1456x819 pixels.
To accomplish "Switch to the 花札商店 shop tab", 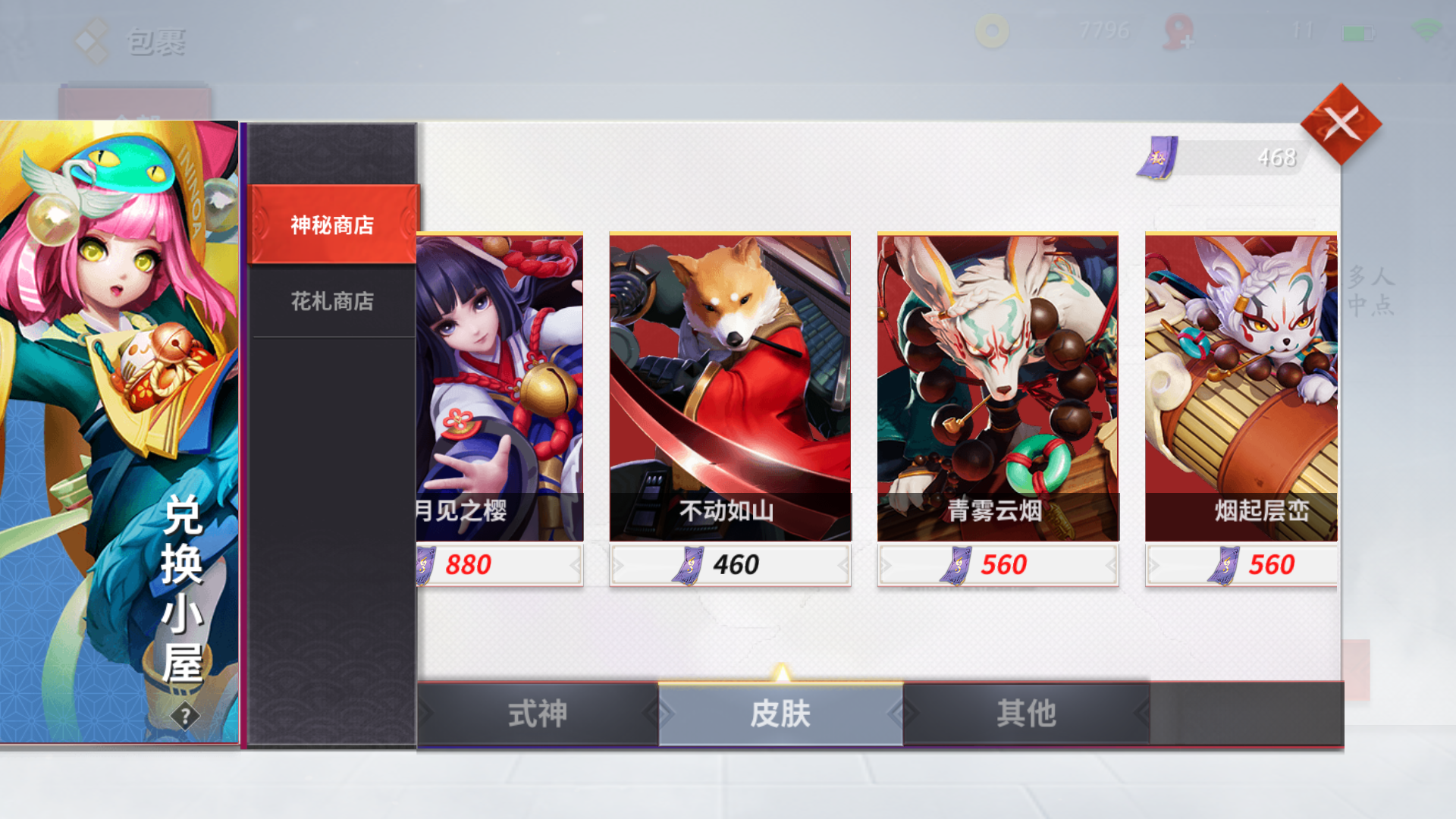I will coord(332,302).
